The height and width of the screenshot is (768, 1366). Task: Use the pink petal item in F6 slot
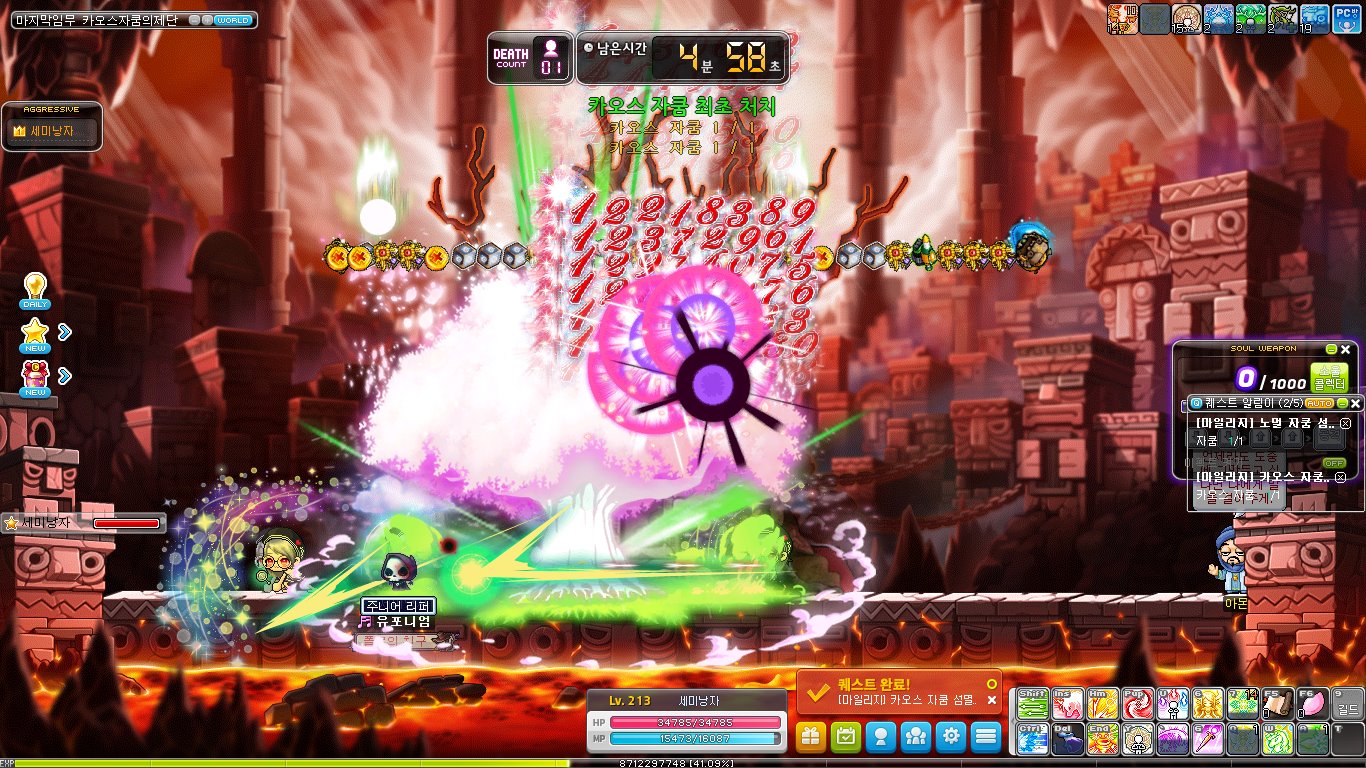[x=1311, y=703]
